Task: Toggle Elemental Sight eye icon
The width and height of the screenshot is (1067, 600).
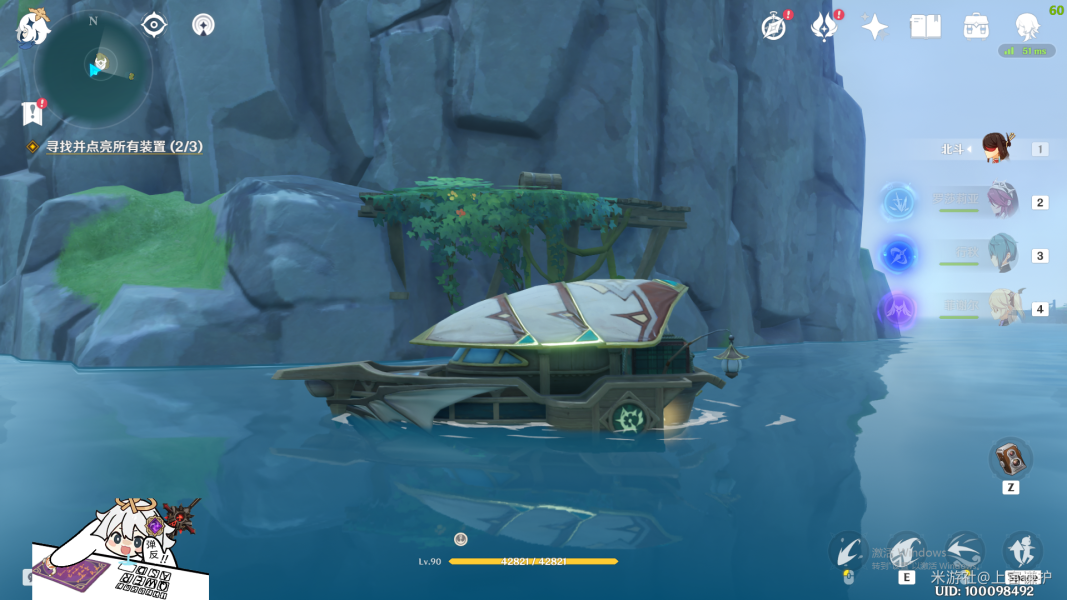Action: click(154, 25)
